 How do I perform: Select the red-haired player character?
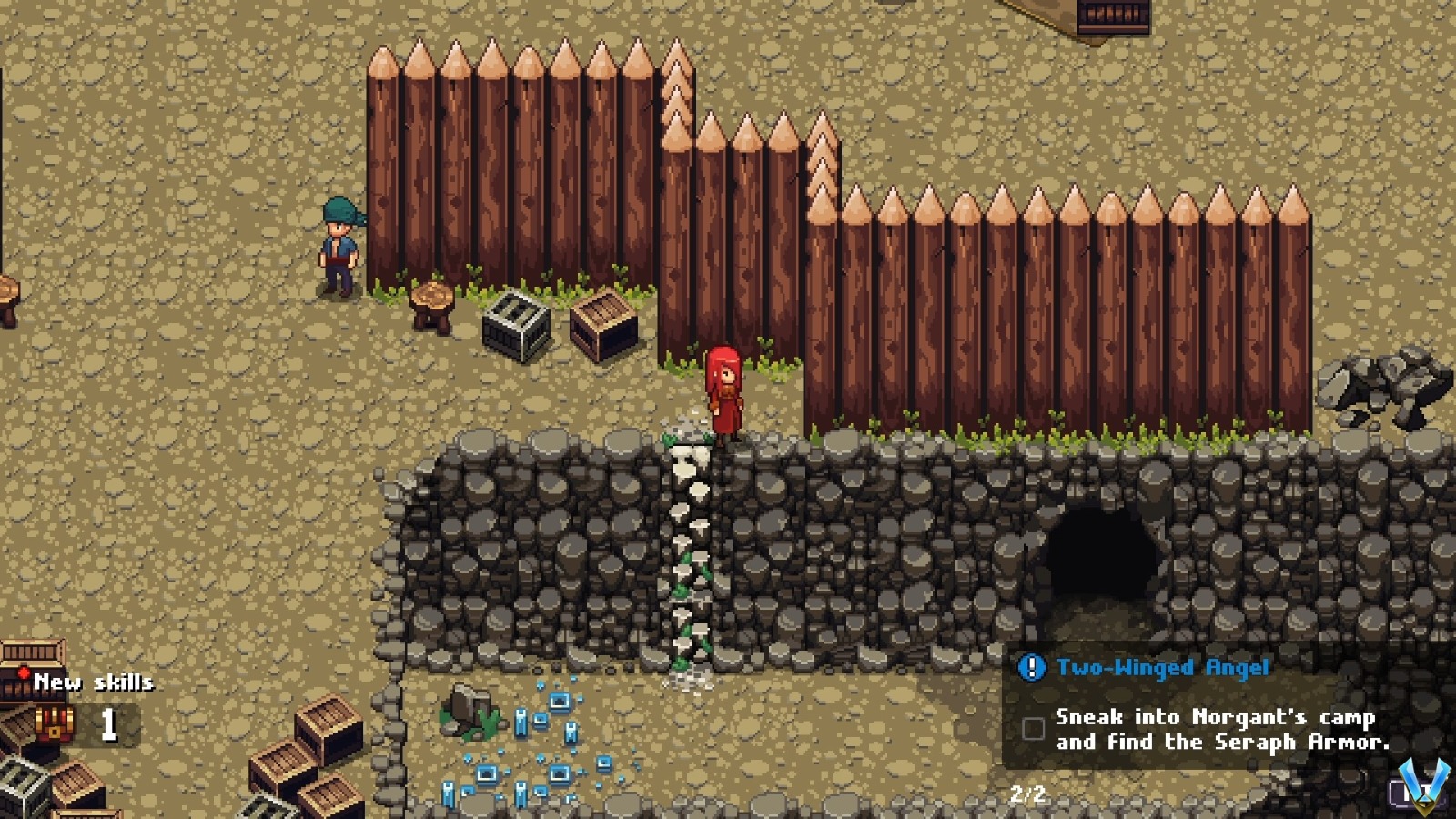click(723, 391)
